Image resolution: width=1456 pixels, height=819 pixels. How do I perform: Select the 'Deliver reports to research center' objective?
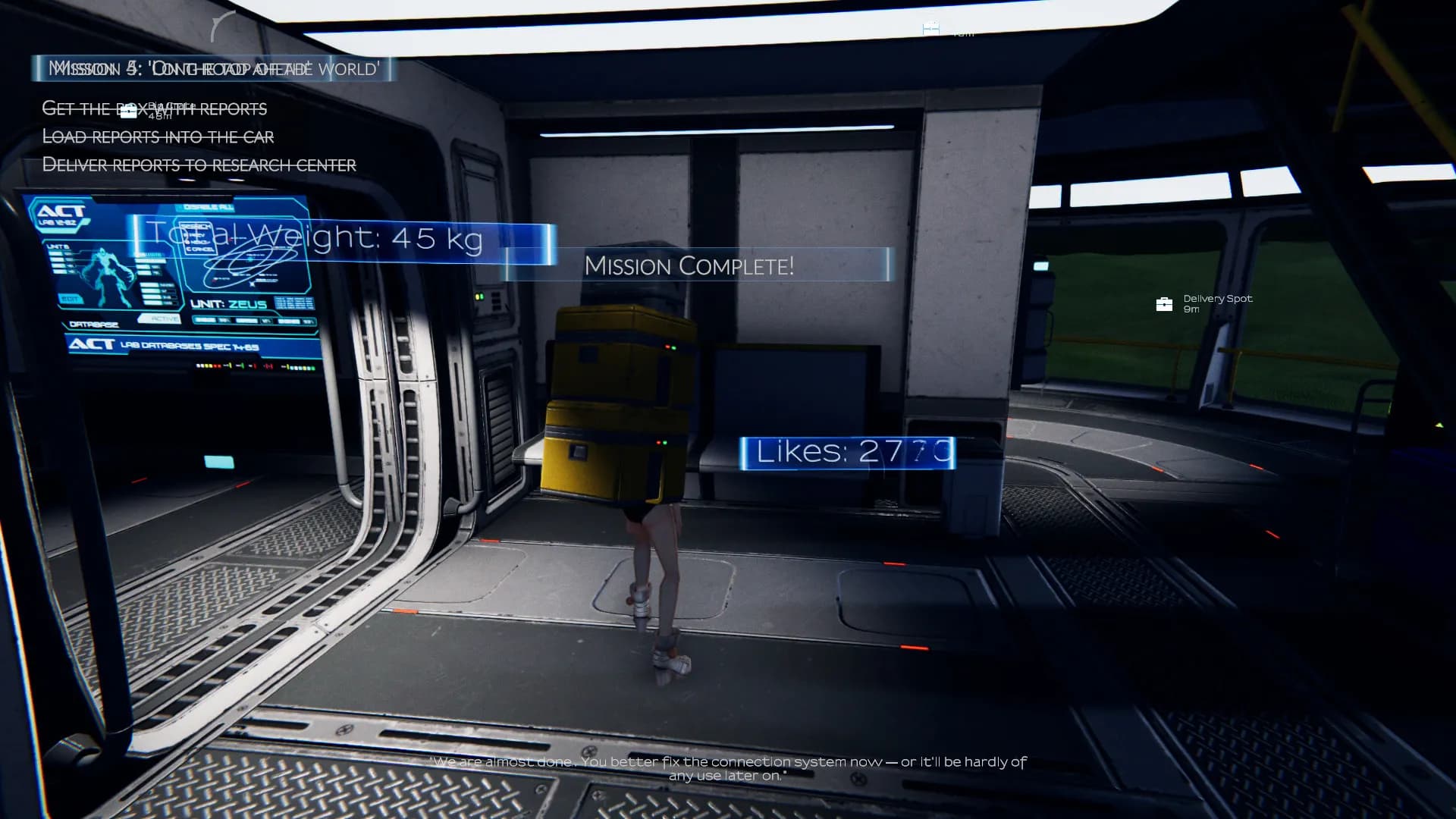coord(199,165)
